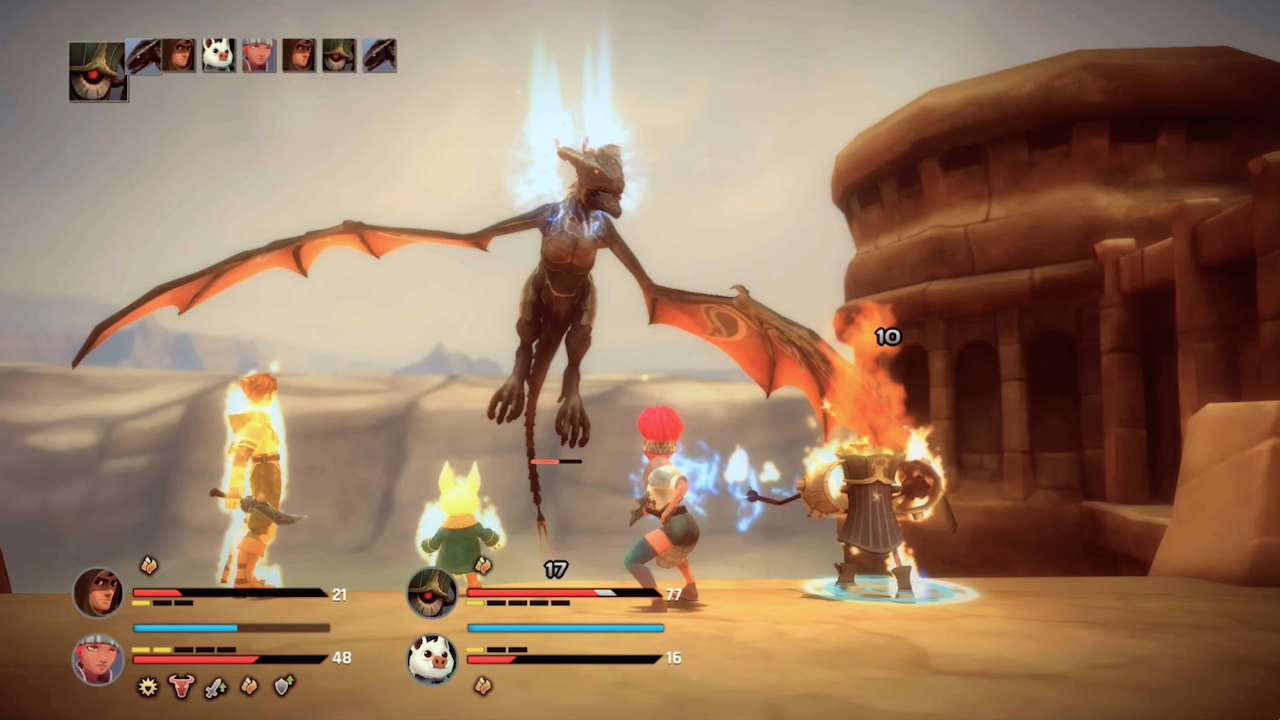Click the pig companion portrait in the bottom-center HUD
Image resolution: width=1280 pixels, height=720 pixels.
pos(432,658)
